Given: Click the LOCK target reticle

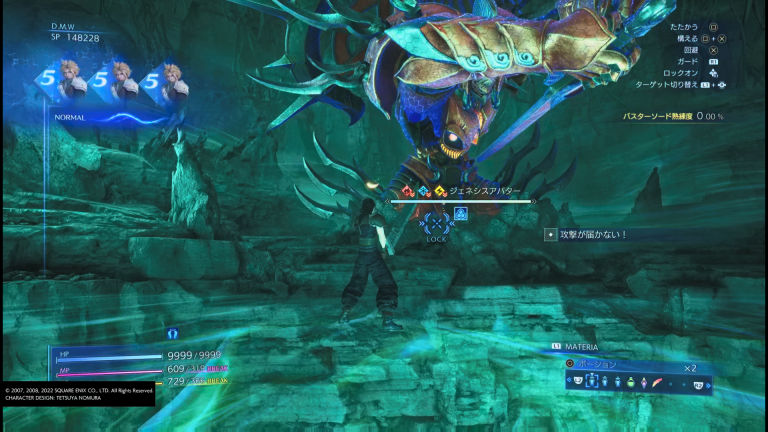Looking at the screenshot, I should [x=436, y=222].
